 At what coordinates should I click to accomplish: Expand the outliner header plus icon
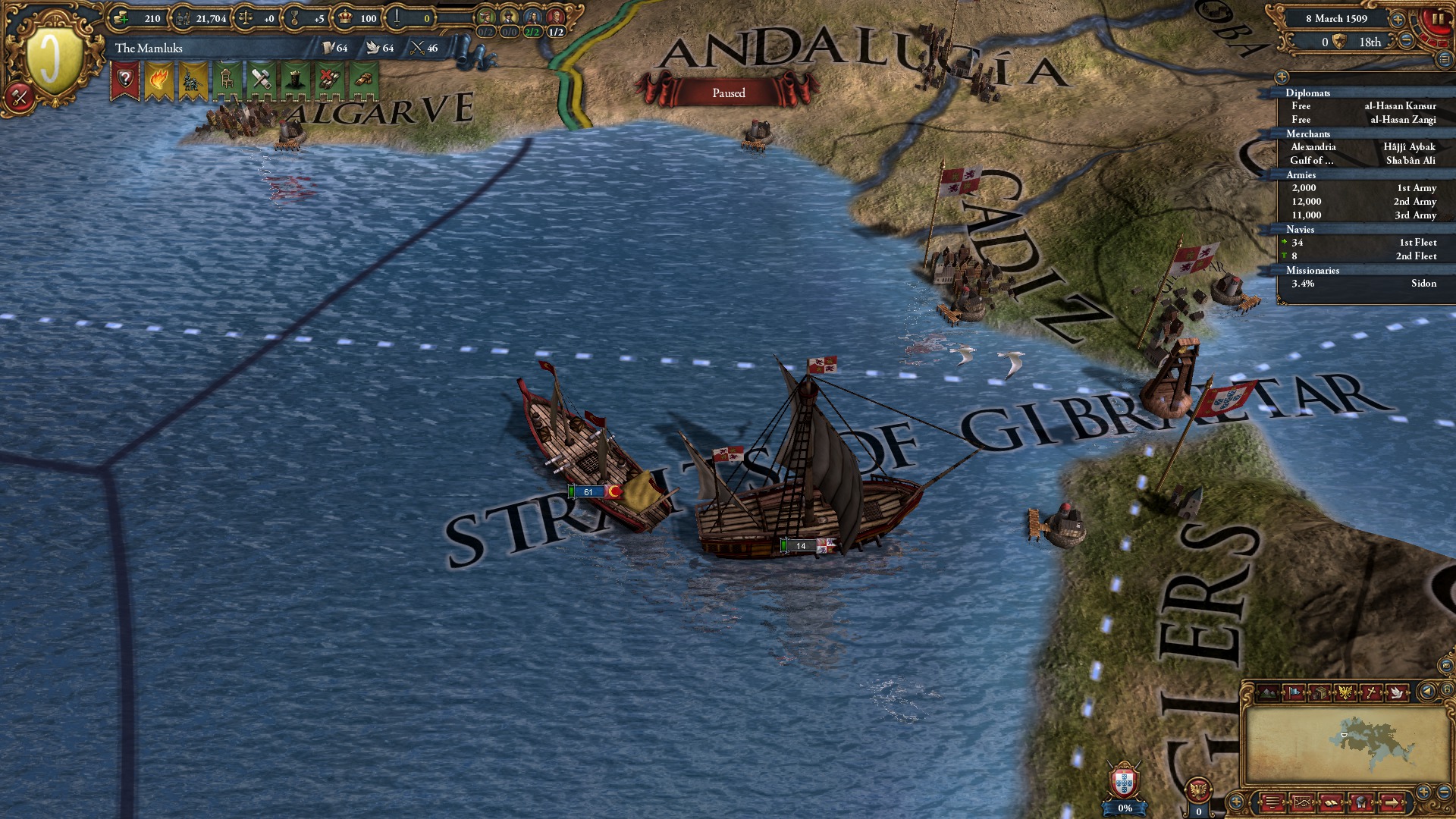point(1282,78)
